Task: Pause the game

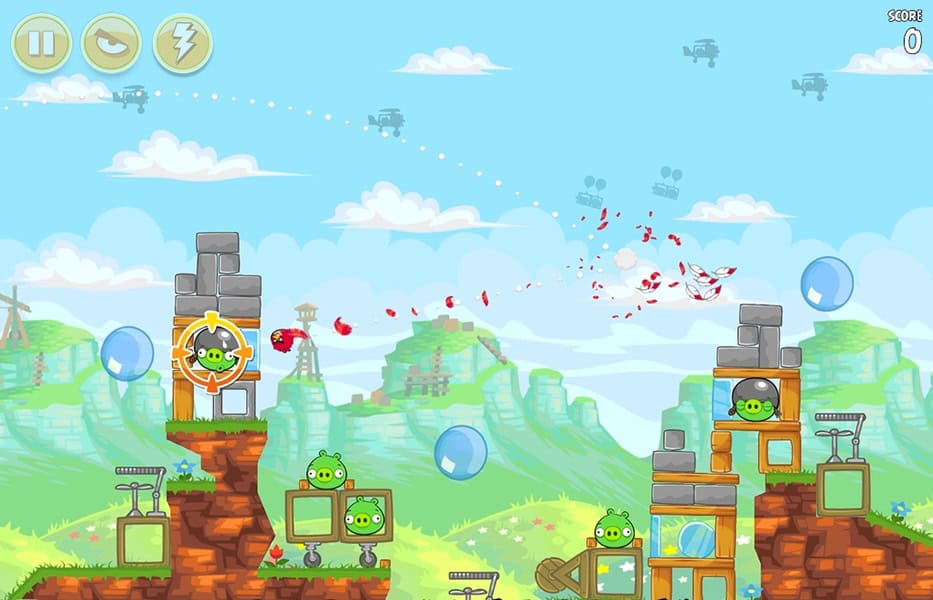Action: [41, 43]
